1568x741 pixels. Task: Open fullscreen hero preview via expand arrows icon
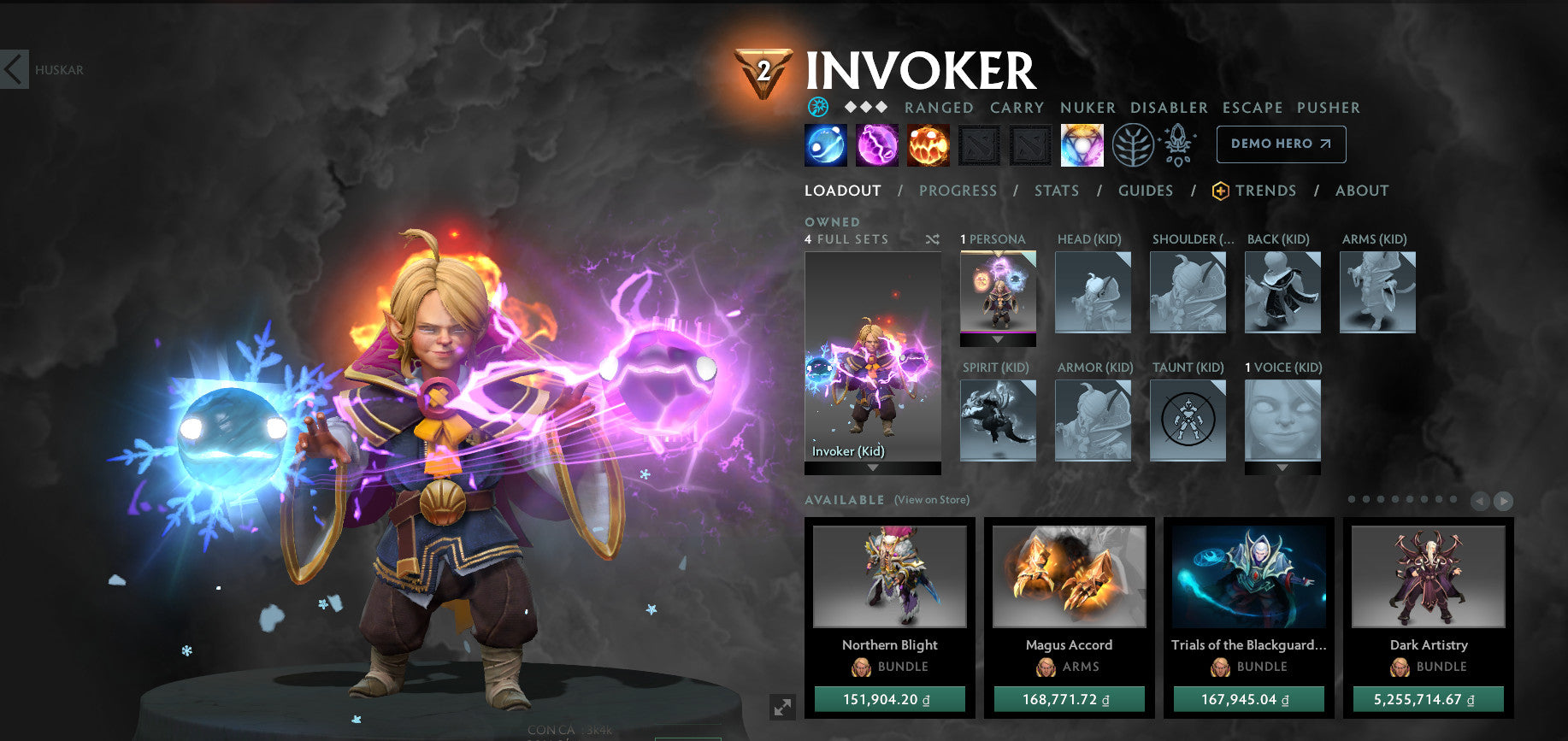(x=781, y=706)
